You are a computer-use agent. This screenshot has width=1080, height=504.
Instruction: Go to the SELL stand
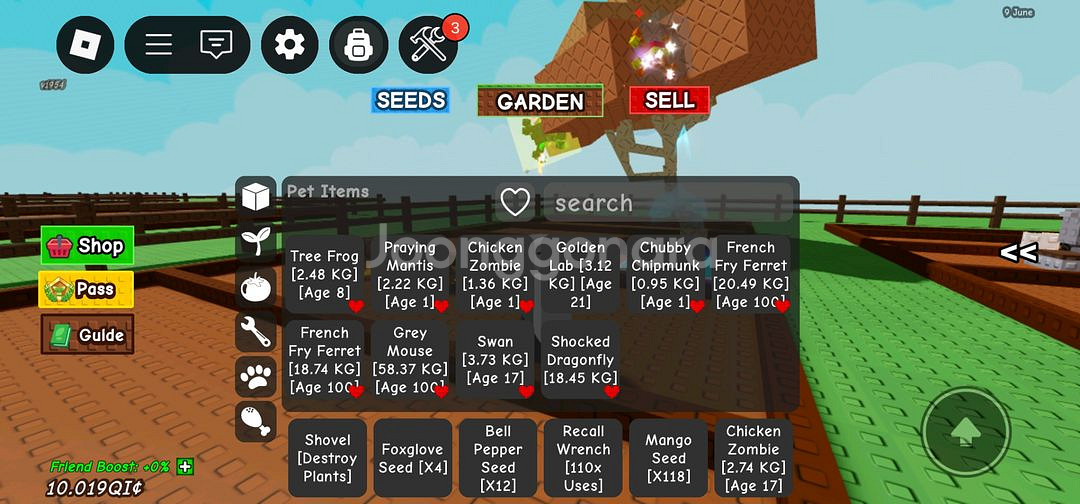(669, 100)
